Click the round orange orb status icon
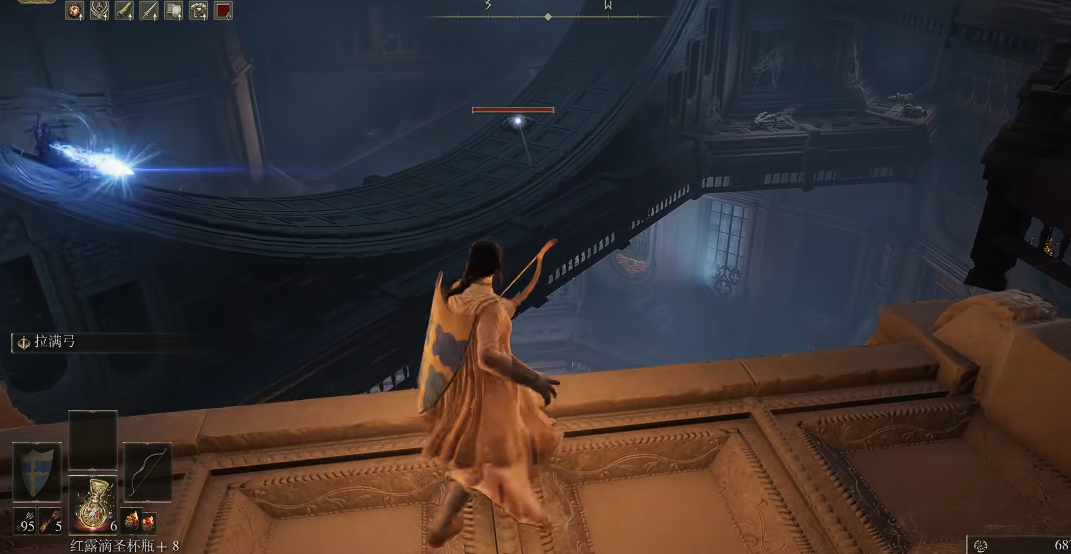Viewport: 1071px width, 554px height. pos(75,11)
